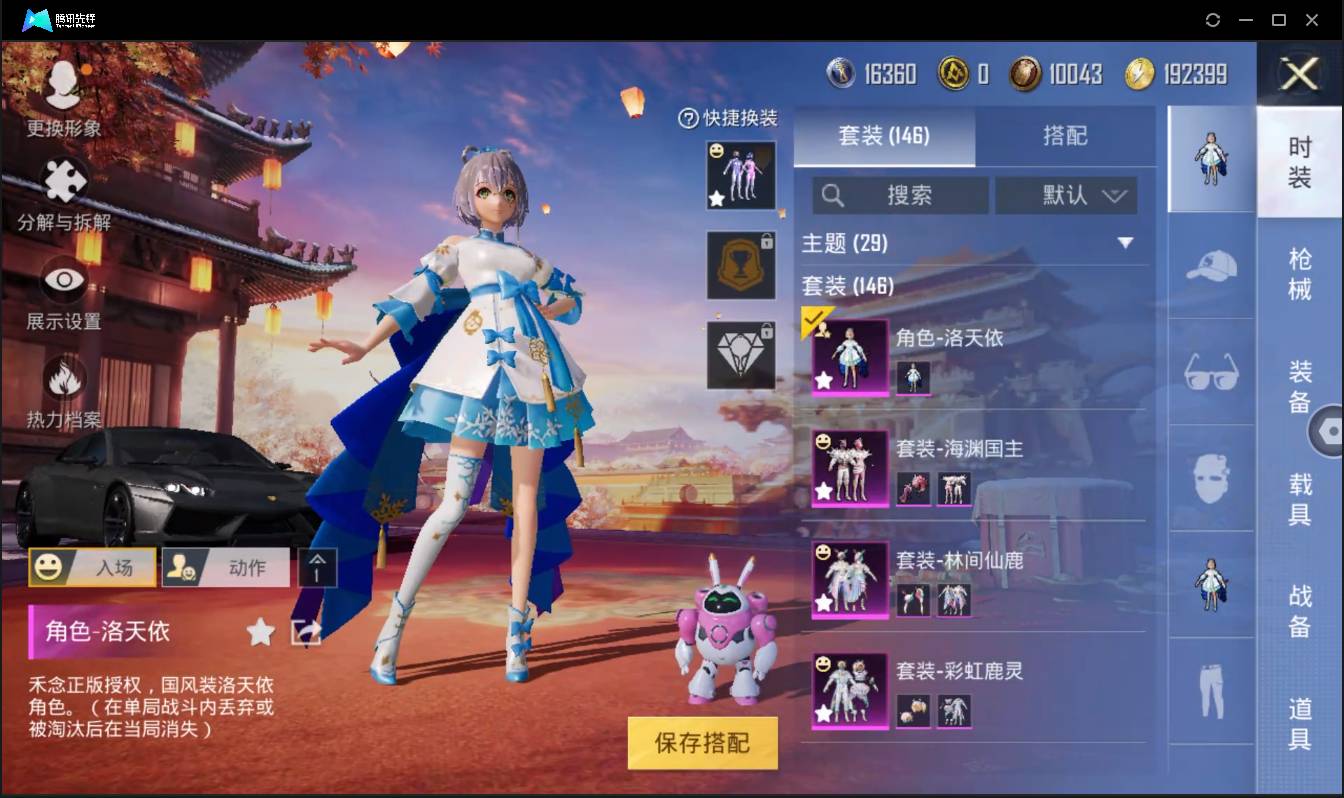Open the 快捷换装 help icon

(x=689, y=119)
